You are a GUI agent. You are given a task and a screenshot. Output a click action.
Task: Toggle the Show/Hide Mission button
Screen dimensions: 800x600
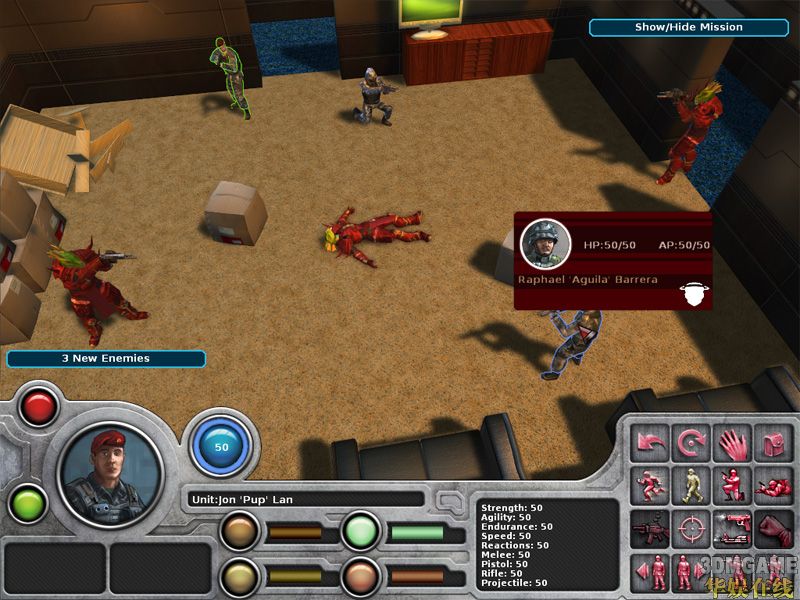(688, 27)
